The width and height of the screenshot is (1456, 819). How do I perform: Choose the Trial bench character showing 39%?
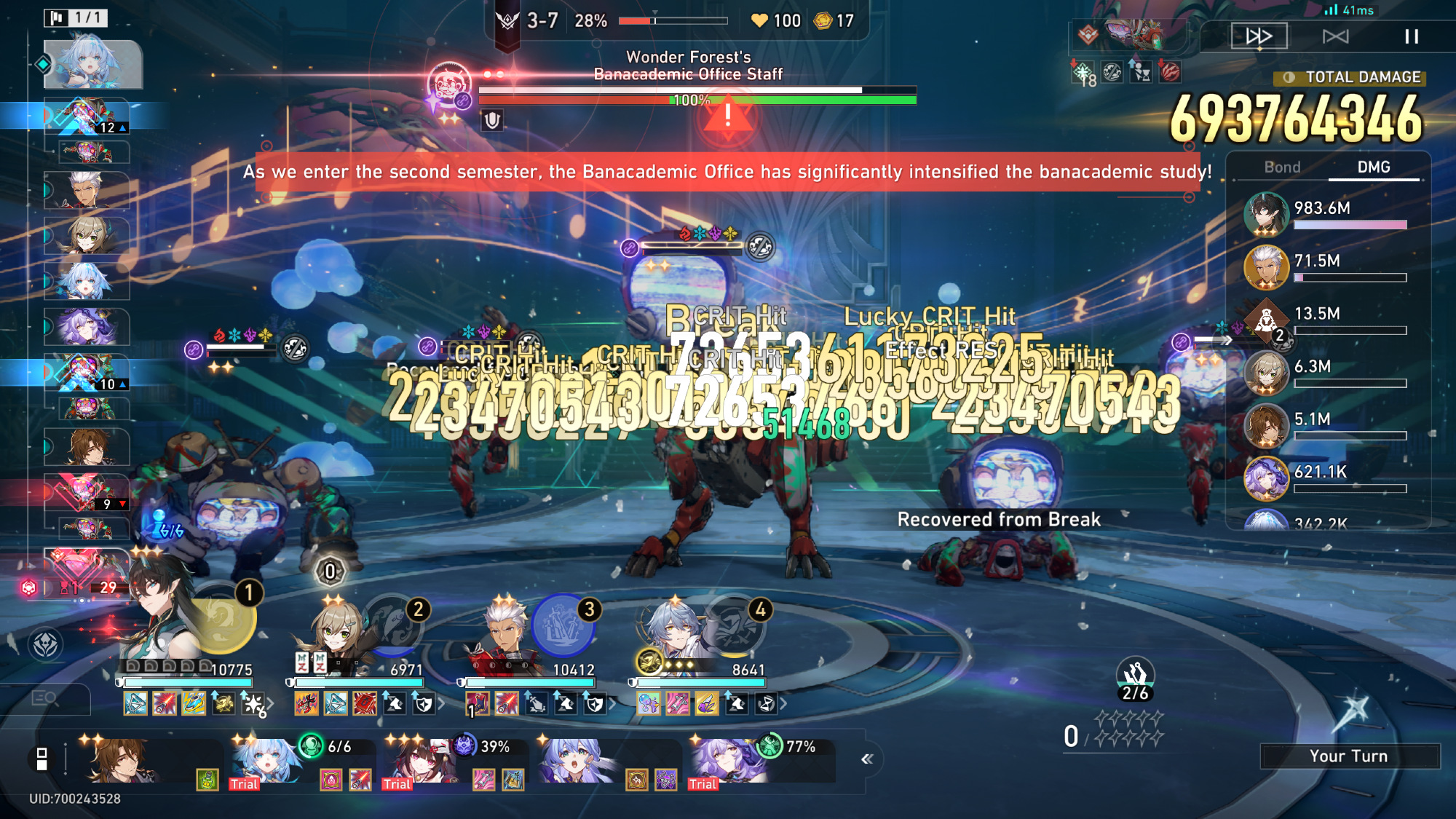tap(419, 761)
